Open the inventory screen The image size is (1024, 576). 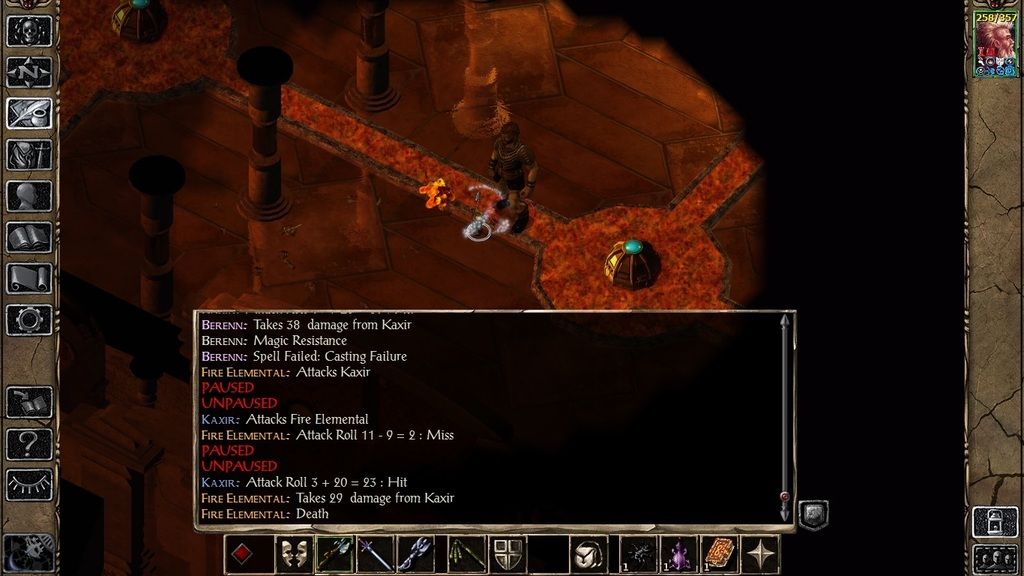coord(29,154)
